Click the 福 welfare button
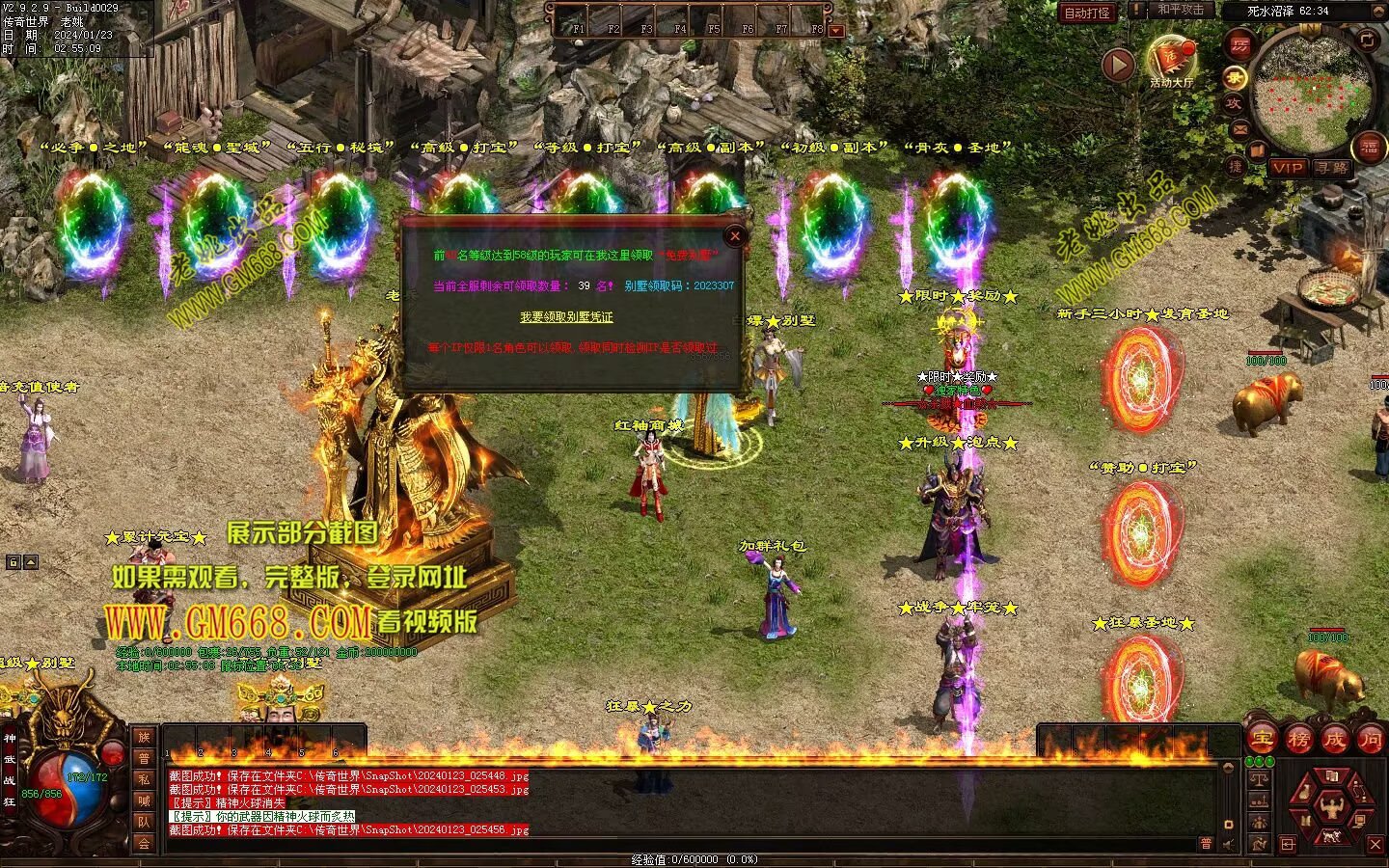Image resolution: width=1389 pixels, height=868 pixels. (x=1370, y=148)
